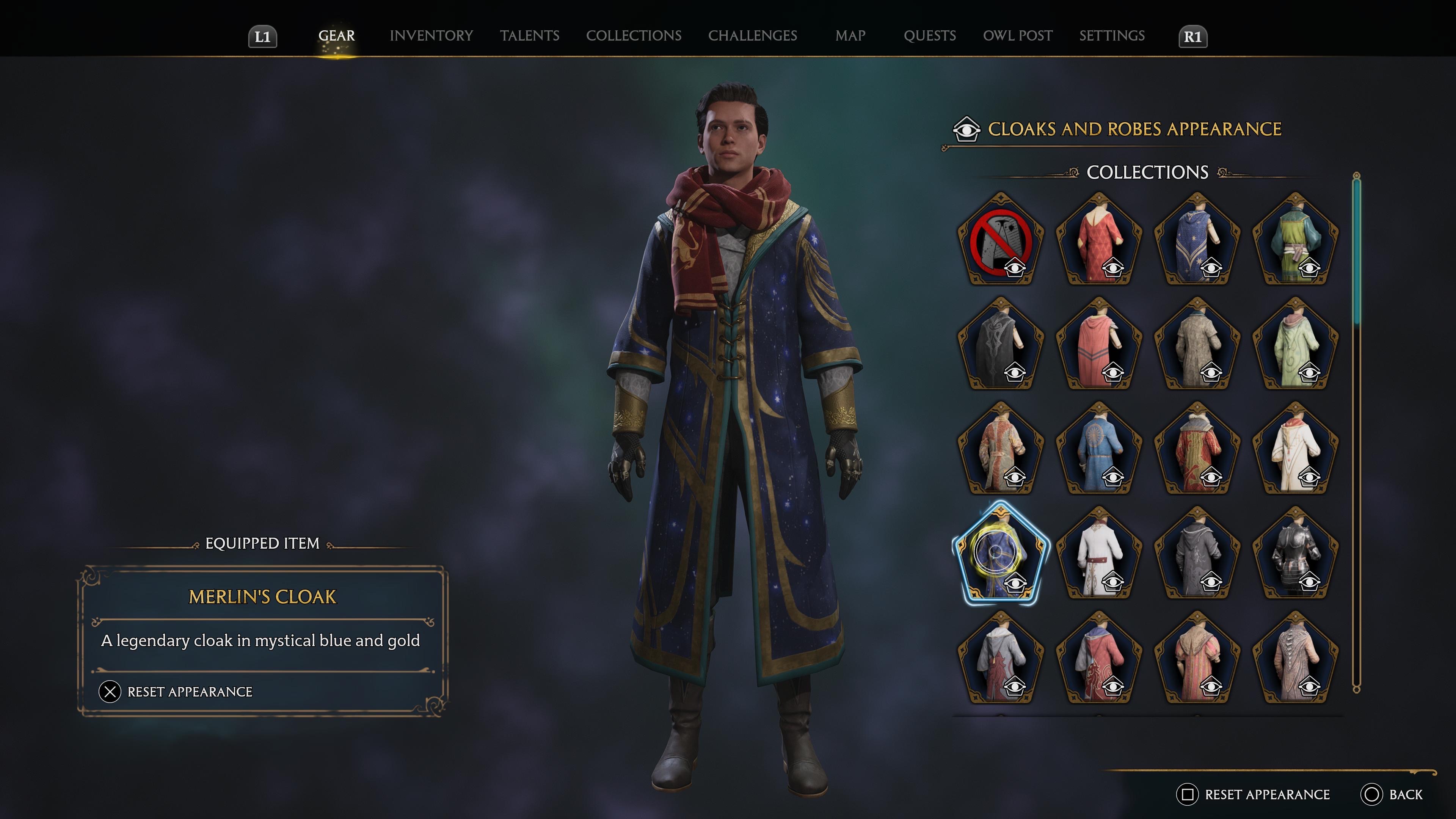Select the red and gold fur-collared robe

(1197, 449)
